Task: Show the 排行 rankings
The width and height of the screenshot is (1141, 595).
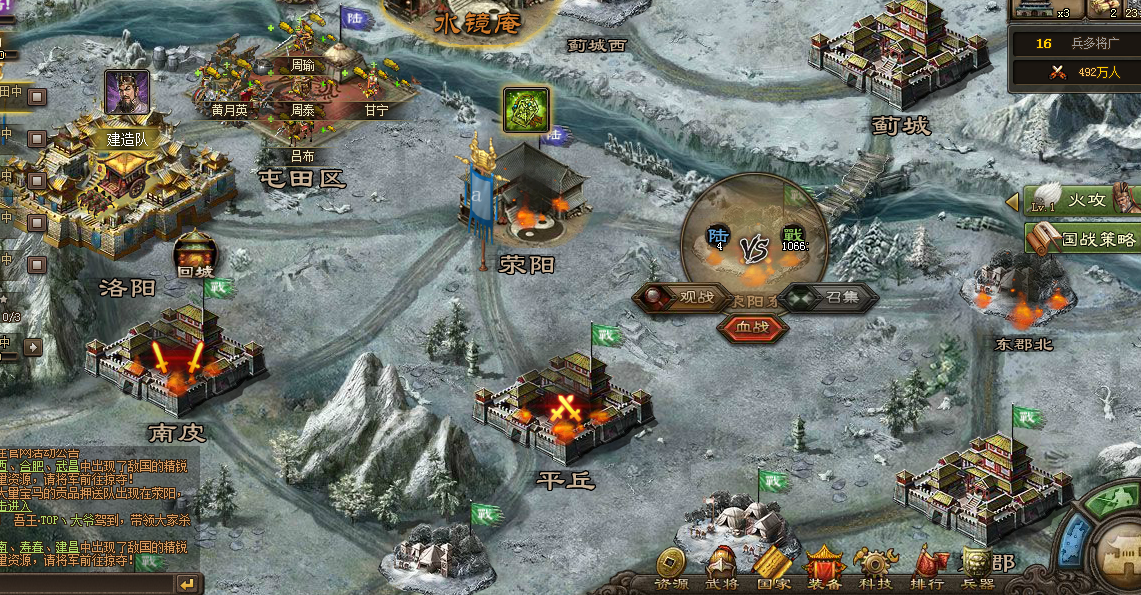Action: (x=928, y=568)
